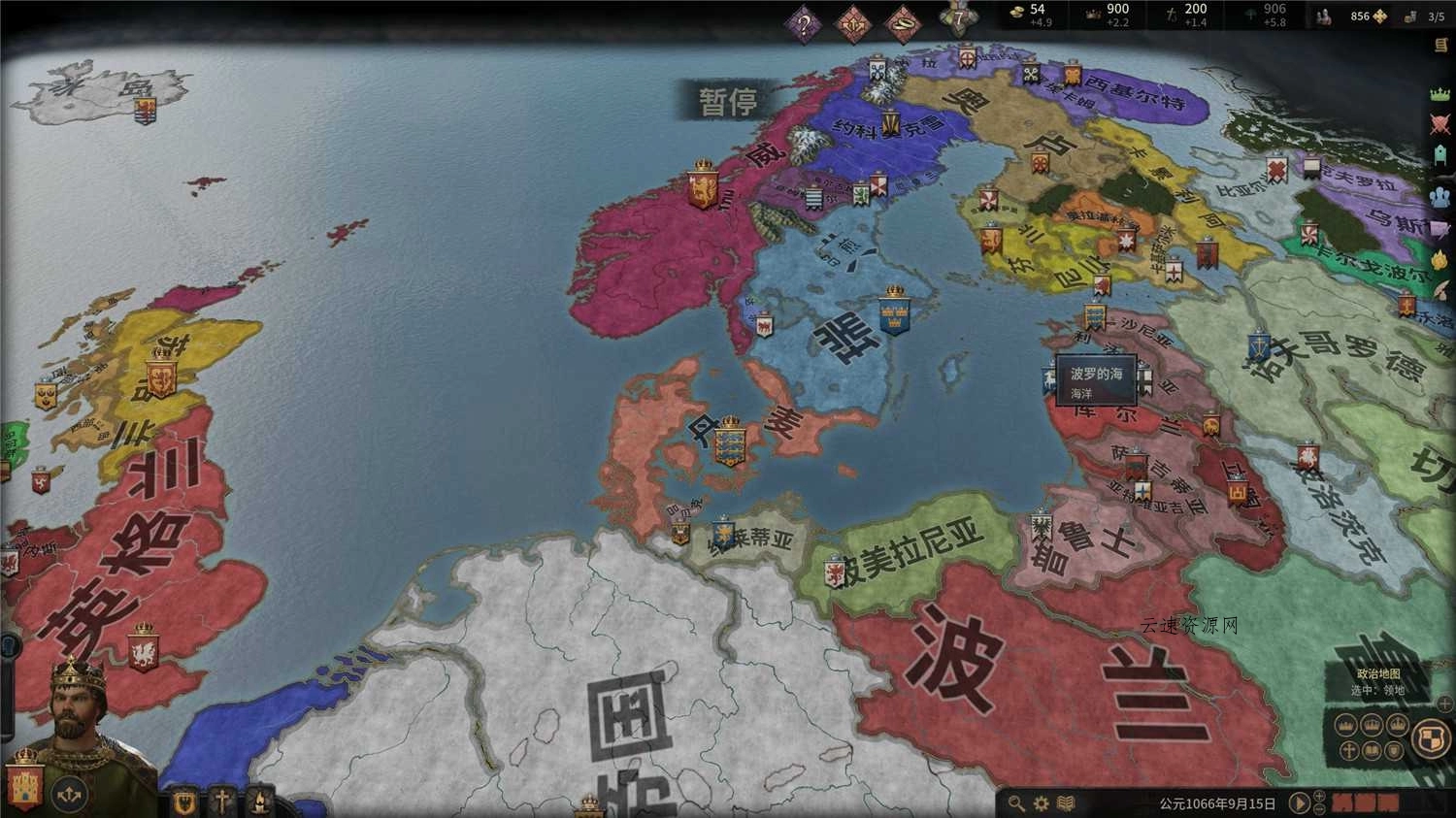Click the gold counter in top bar
1456x818 pixels.
[1017, 13]
